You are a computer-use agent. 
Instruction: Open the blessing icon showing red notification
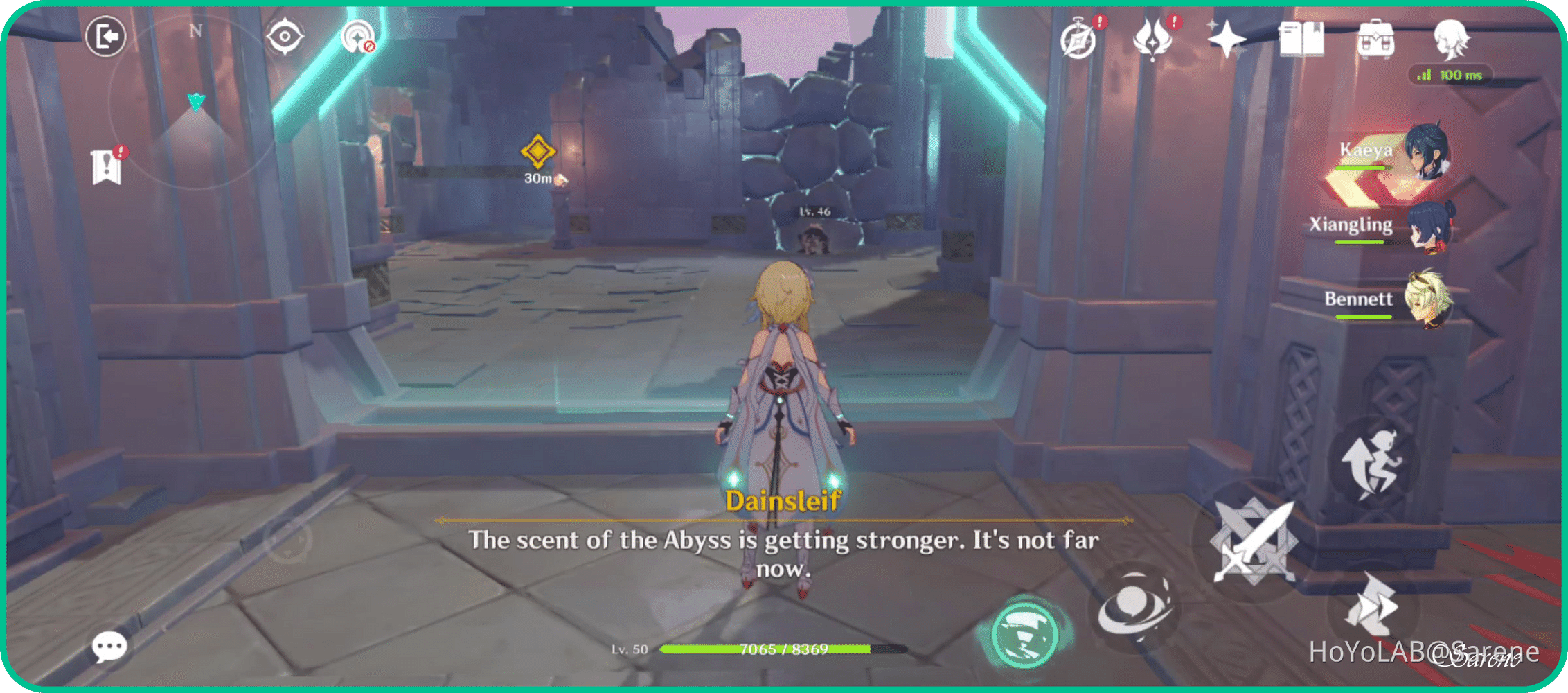[x=1152, y=40]
